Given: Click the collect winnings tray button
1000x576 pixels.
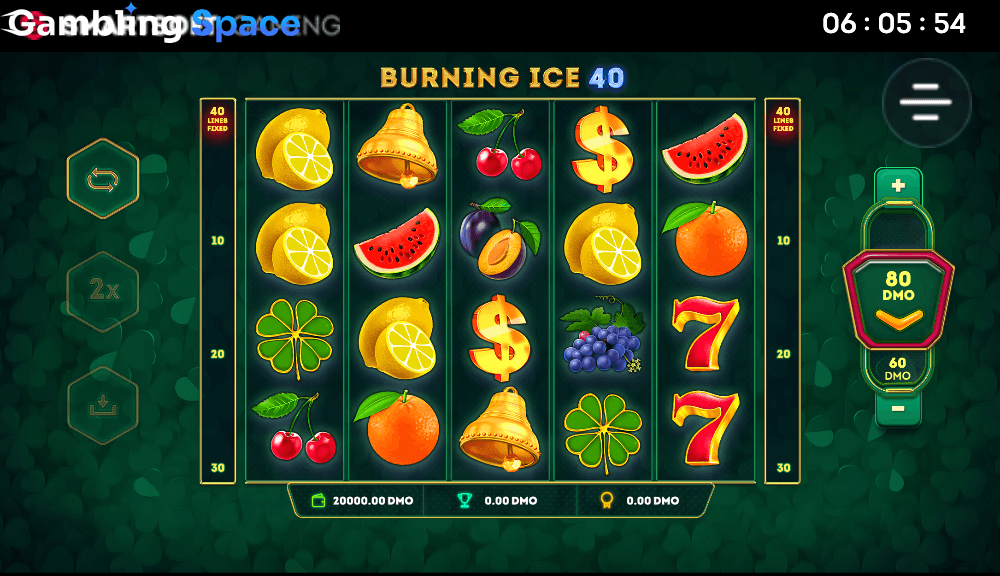Looking at the screenshot, I should pos(103,405).
